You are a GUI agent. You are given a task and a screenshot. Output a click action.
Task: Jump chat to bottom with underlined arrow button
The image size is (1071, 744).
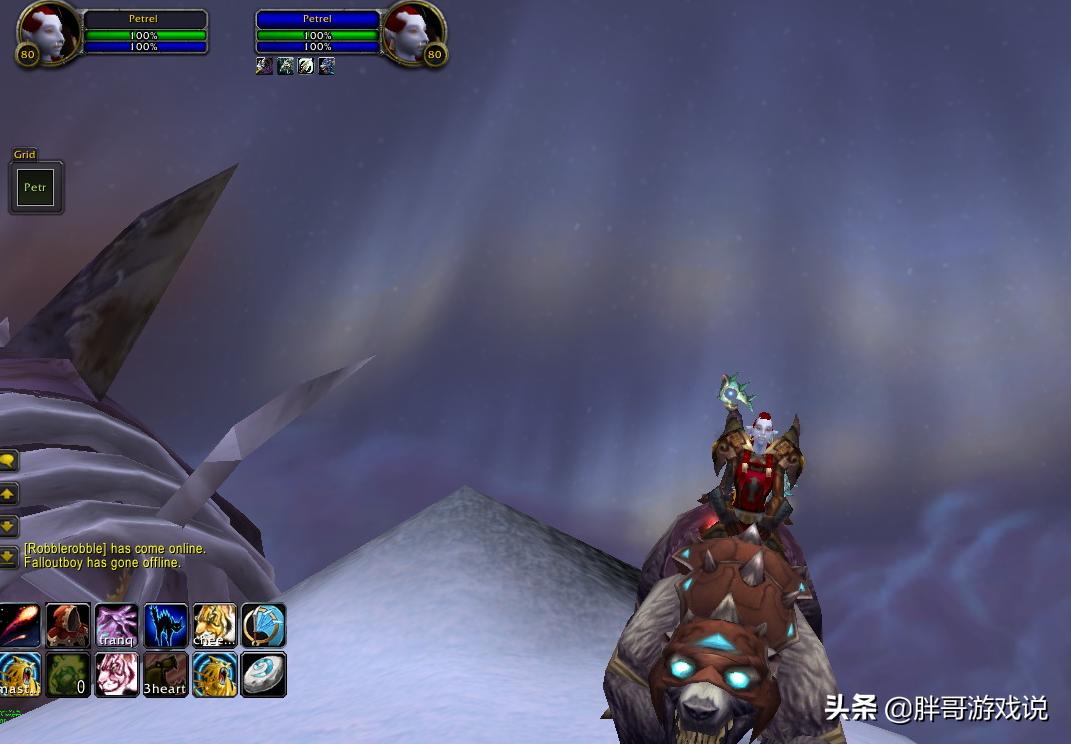[8, 556]
